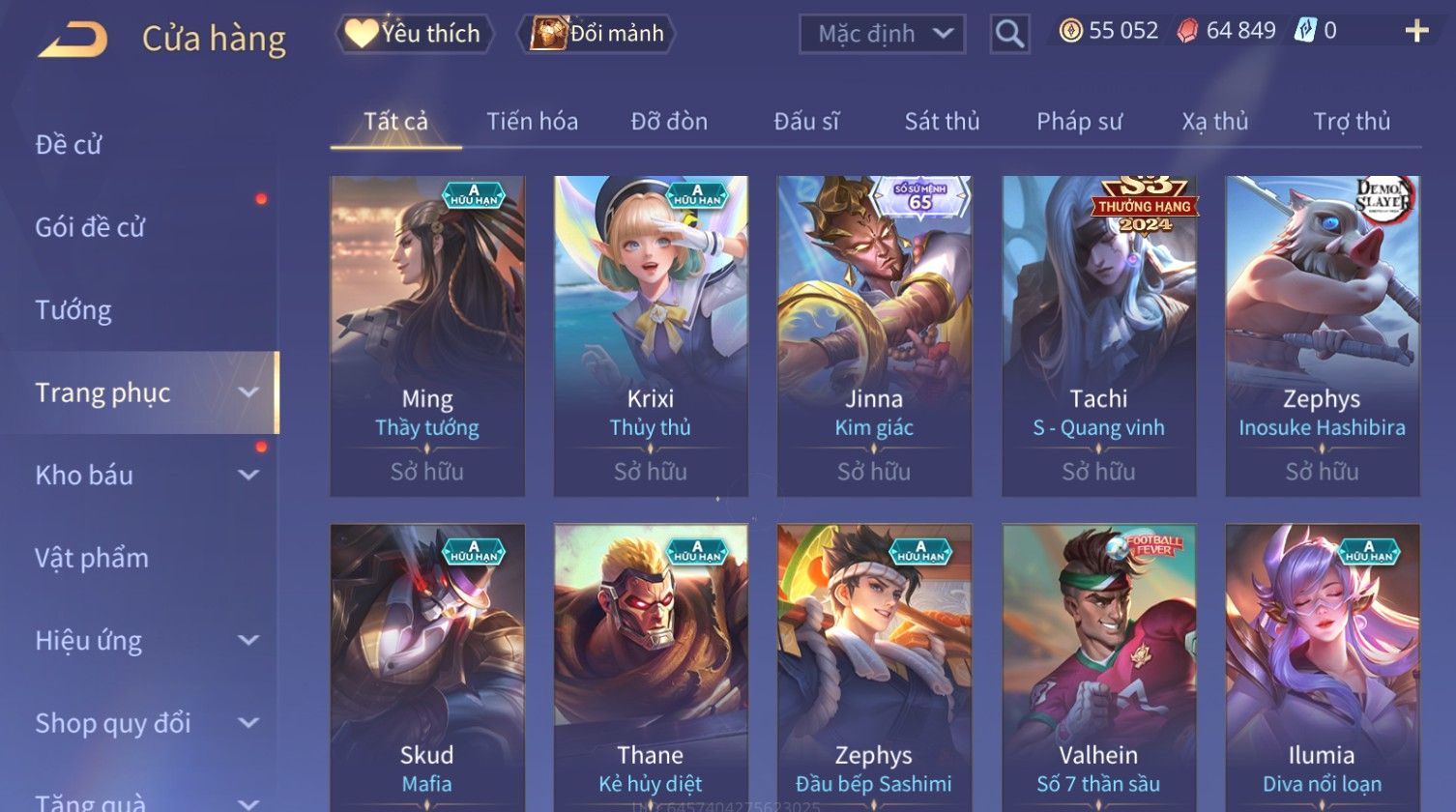Select Gói đề cử in the sidebar

[90, 227]
